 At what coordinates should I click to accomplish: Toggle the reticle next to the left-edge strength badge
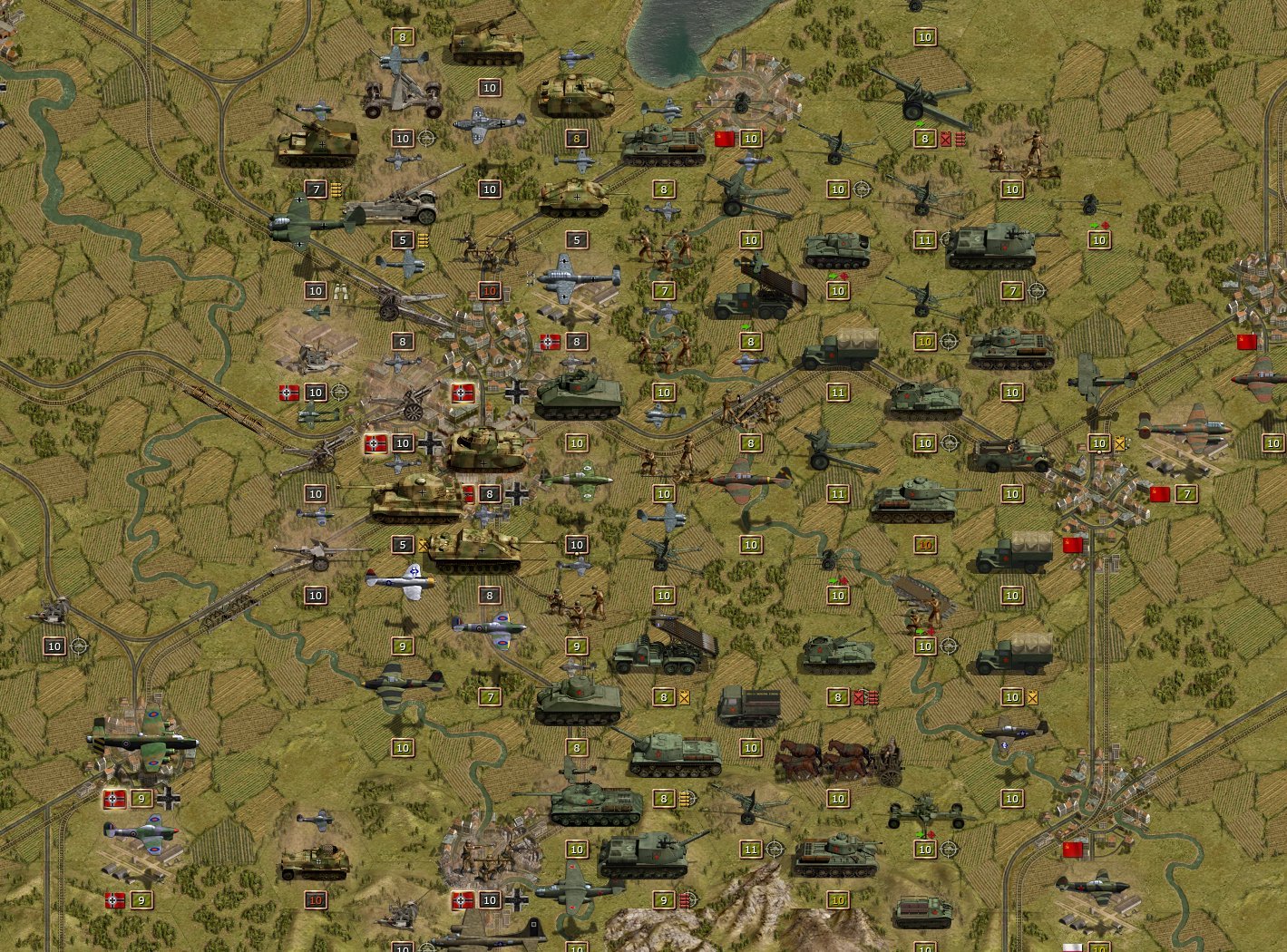coord(80,647)
